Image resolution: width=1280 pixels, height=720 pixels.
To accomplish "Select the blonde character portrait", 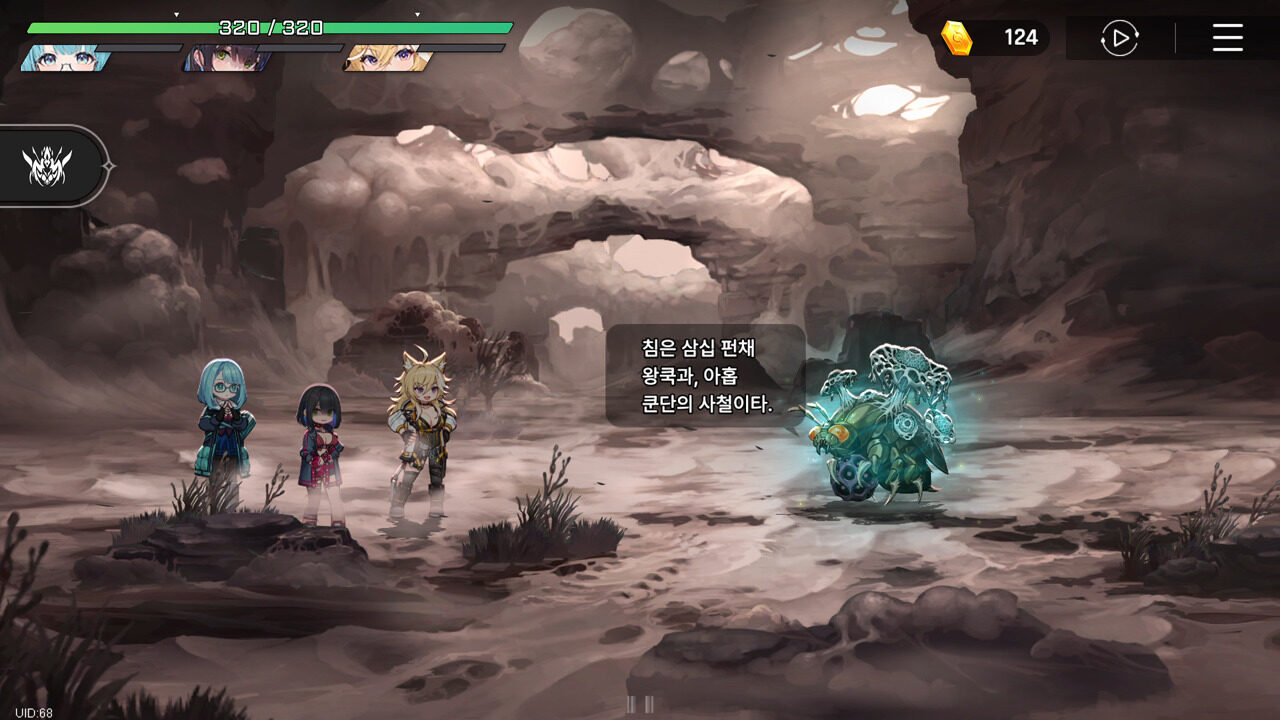I will [x=387, y=58].
